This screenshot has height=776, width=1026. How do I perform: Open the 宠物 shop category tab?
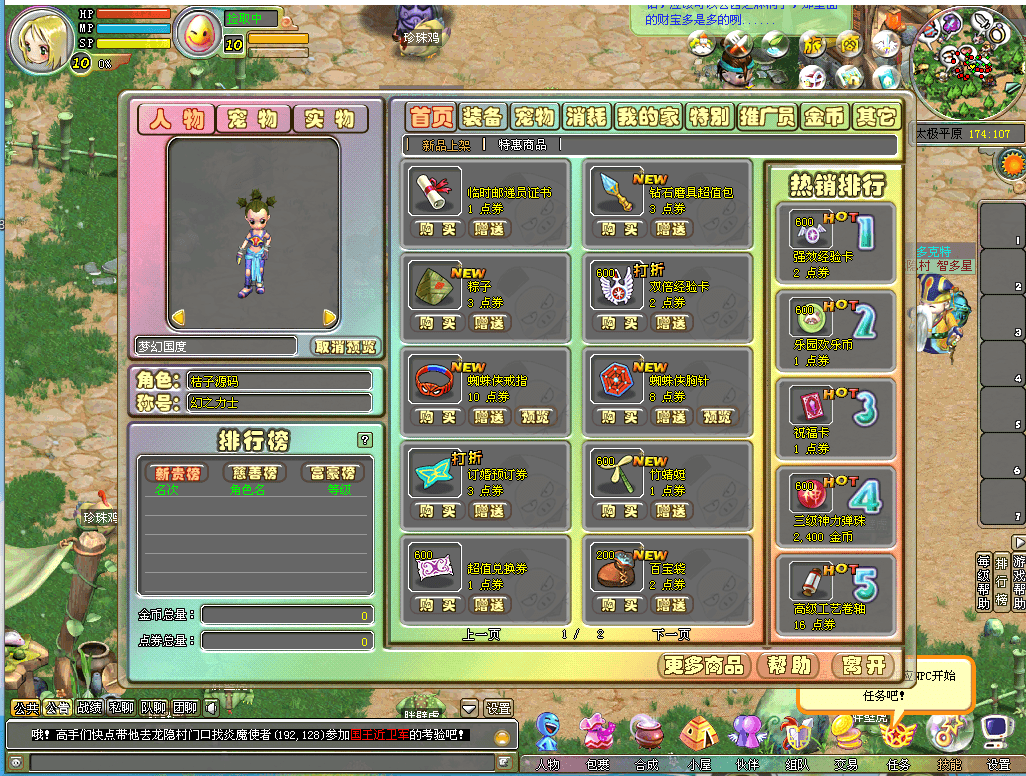pyautogui.click(x=534, y=116)
